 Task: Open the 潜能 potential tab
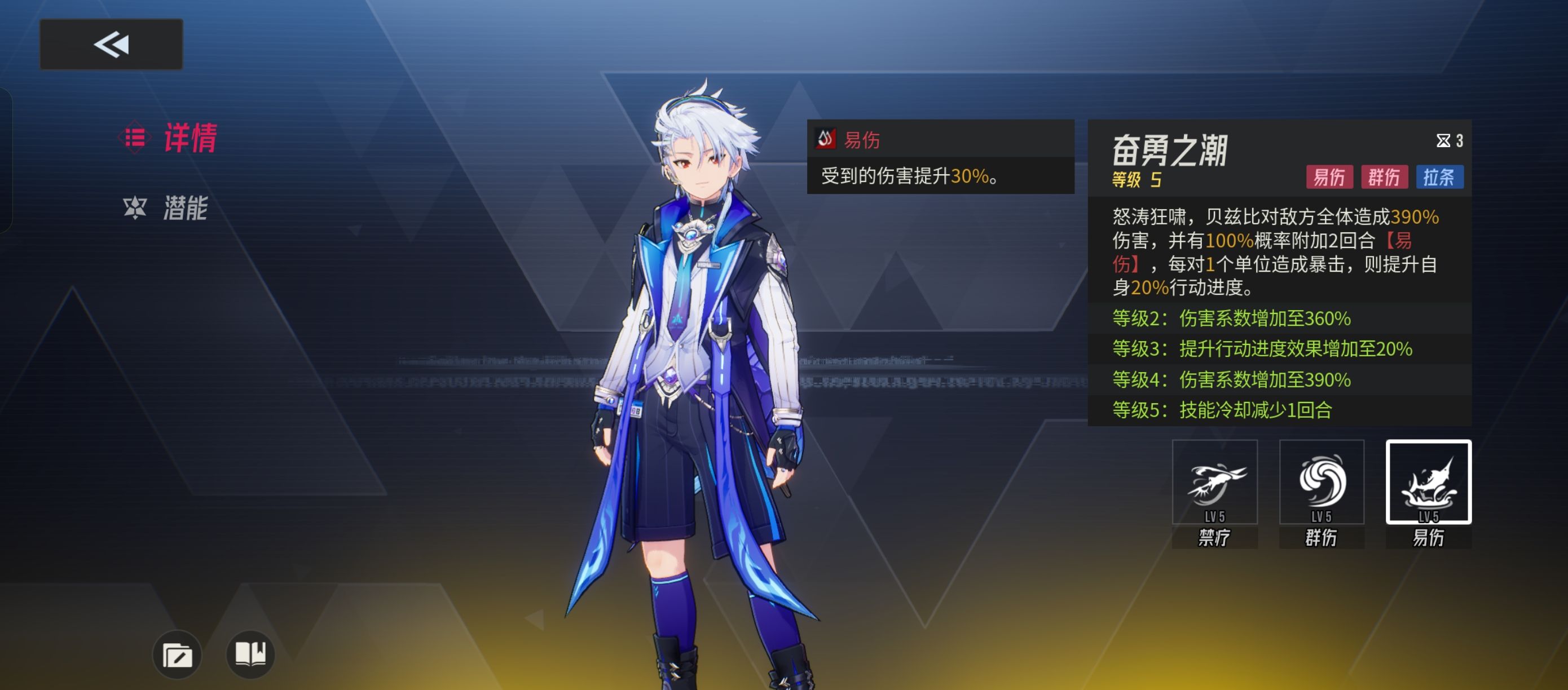coord(167,208)
